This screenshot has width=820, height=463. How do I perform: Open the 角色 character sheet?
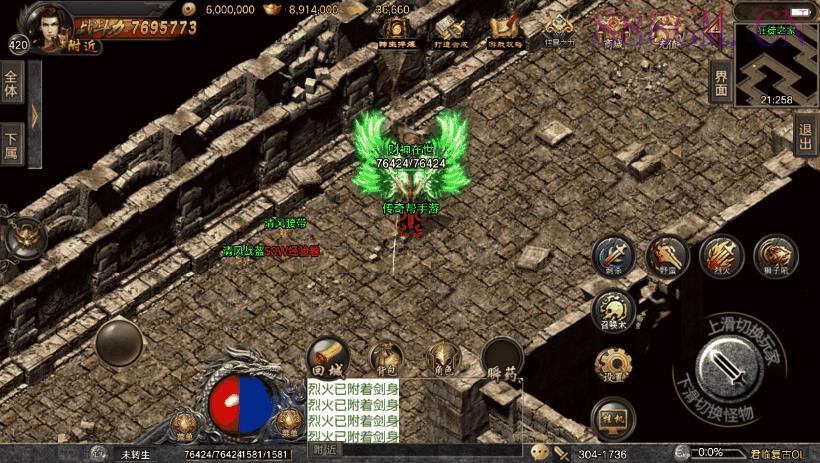click(442, 357)
